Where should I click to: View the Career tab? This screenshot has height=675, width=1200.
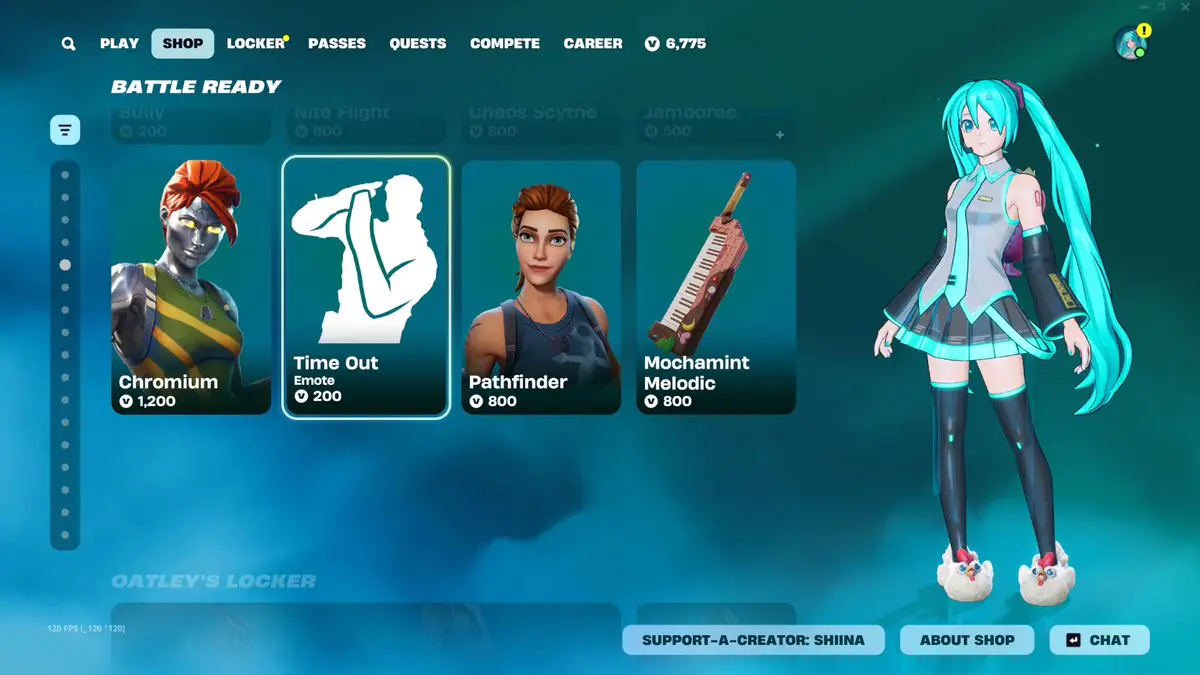[x=593, y=44]
